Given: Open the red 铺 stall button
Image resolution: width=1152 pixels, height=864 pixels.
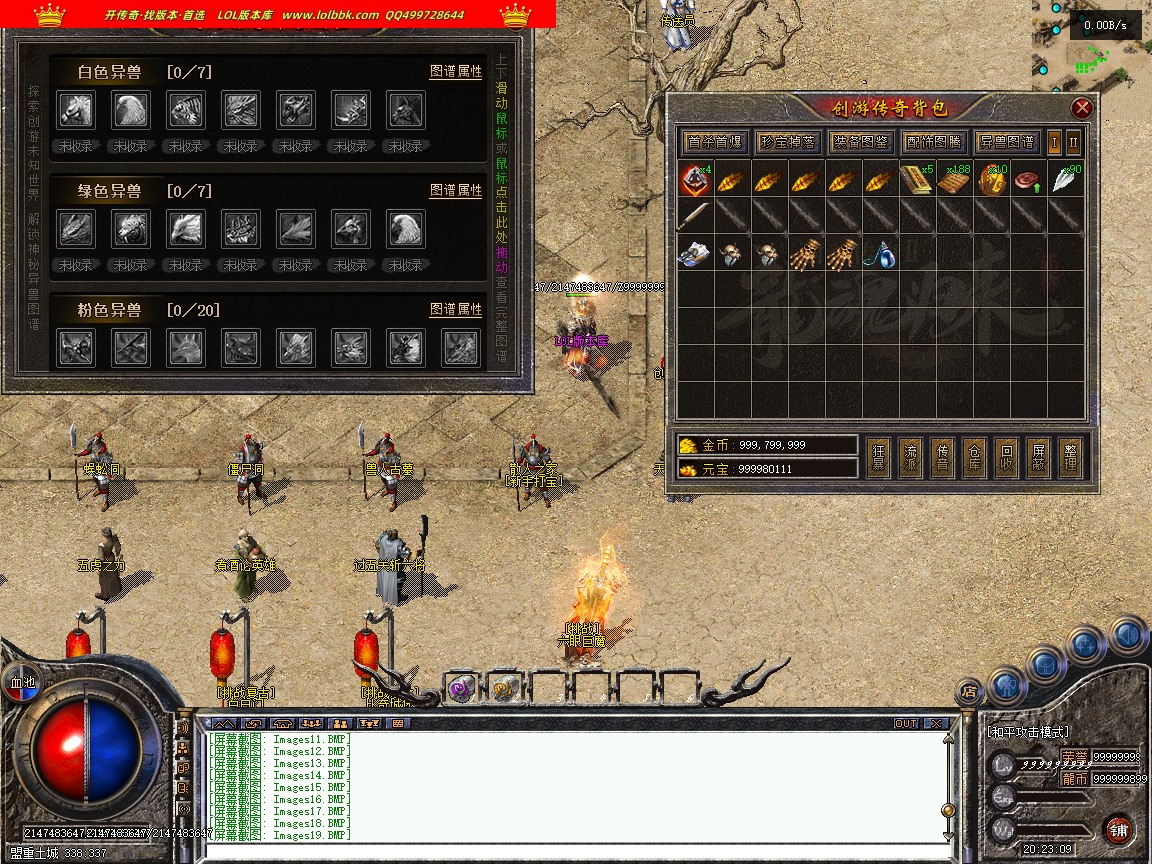Looking at the screenshot, I should (1119, 829).
